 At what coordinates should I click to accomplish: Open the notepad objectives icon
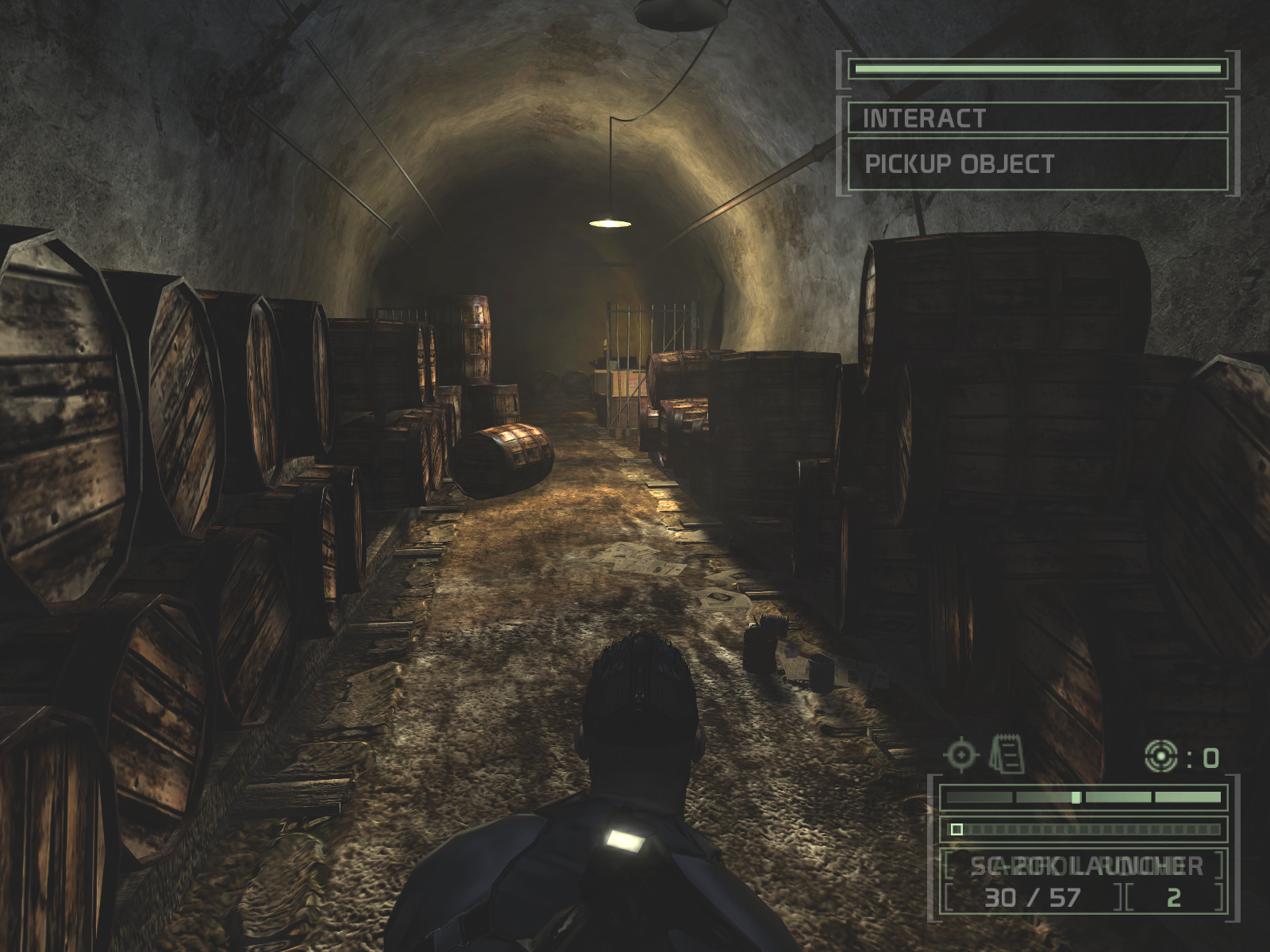pos(1006,754)
